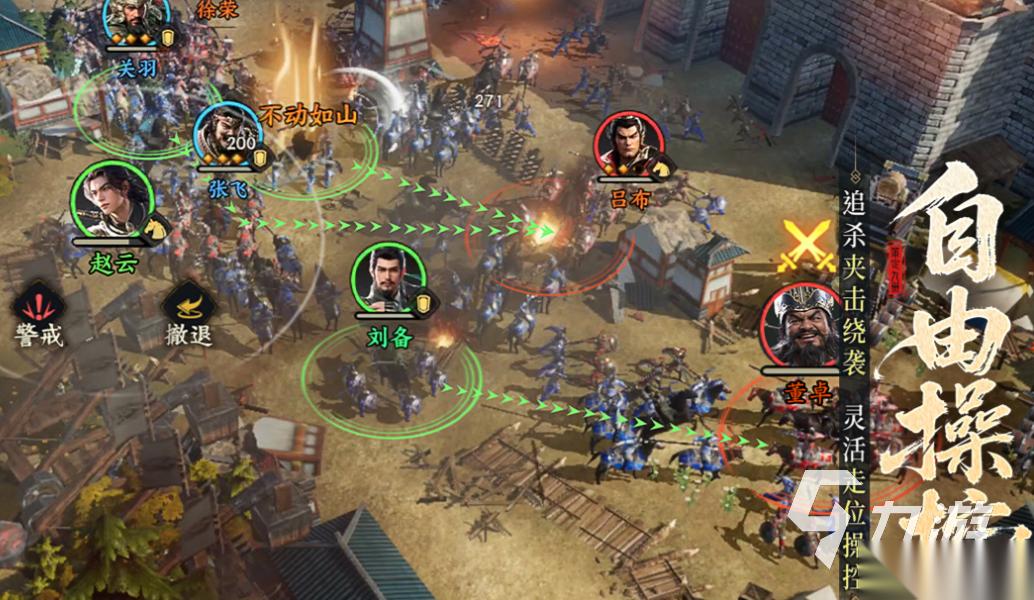Click the crossed swords attack marker

point(807,247)
